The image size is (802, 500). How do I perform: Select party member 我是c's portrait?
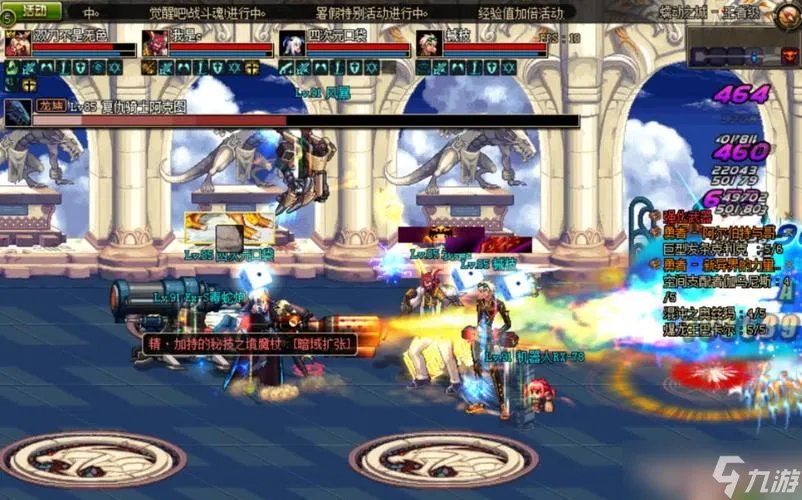point(154,44)
